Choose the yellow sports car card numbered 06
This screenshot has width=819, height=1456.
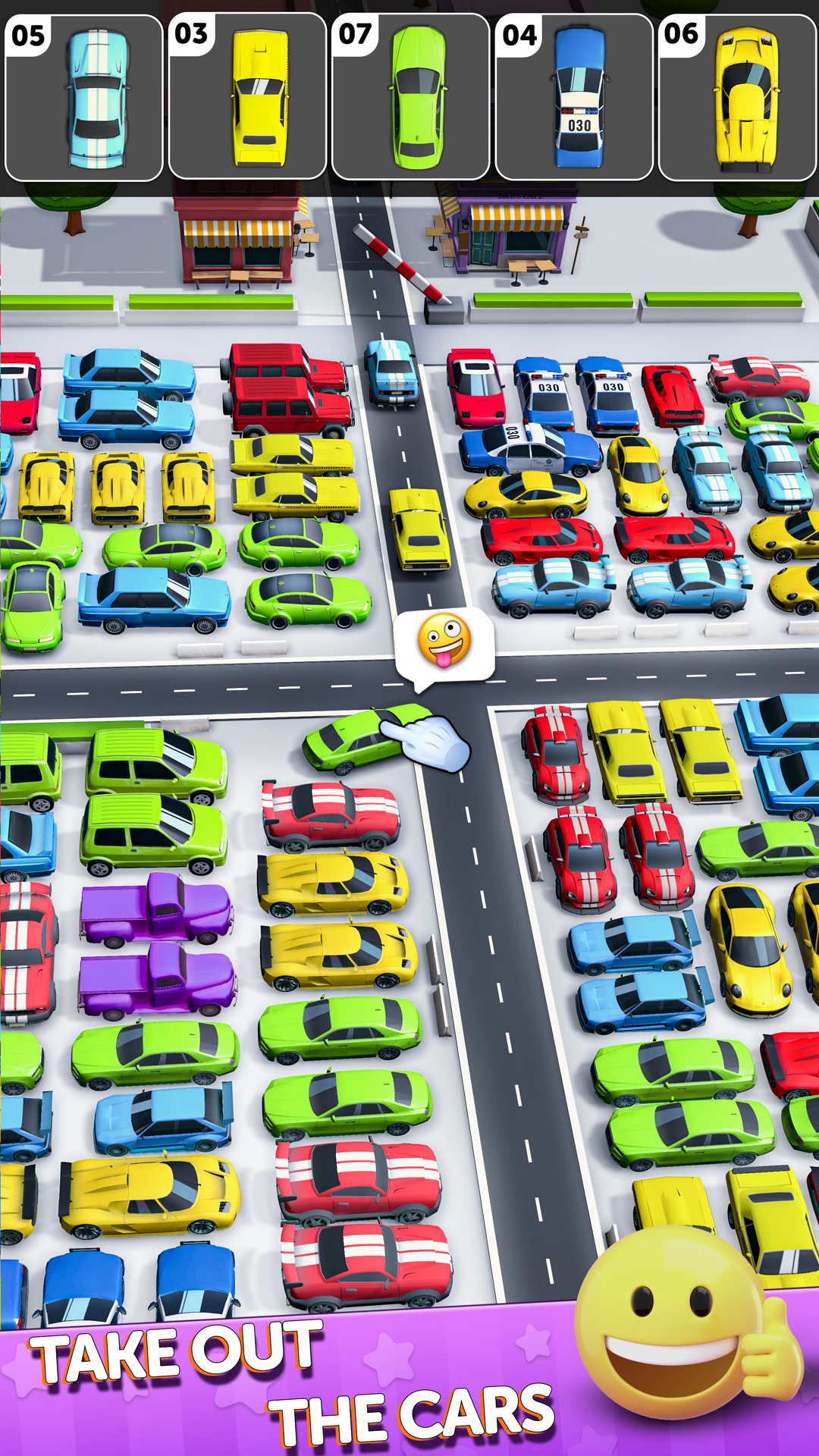point(737,98)
